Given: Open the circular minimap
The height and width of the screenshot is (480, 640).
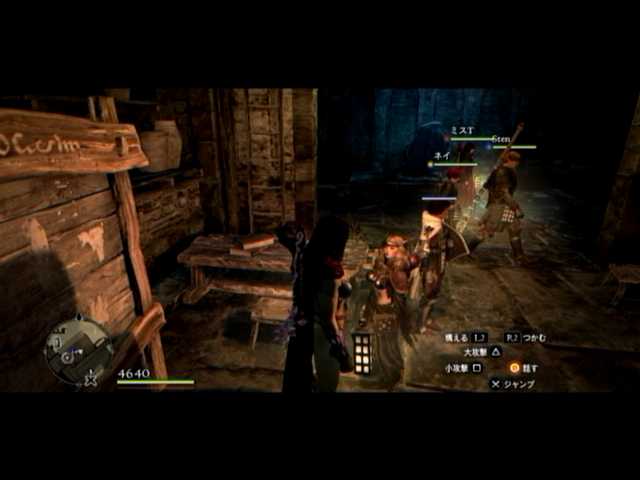Looking at the screenshot, I should [78, 351].
